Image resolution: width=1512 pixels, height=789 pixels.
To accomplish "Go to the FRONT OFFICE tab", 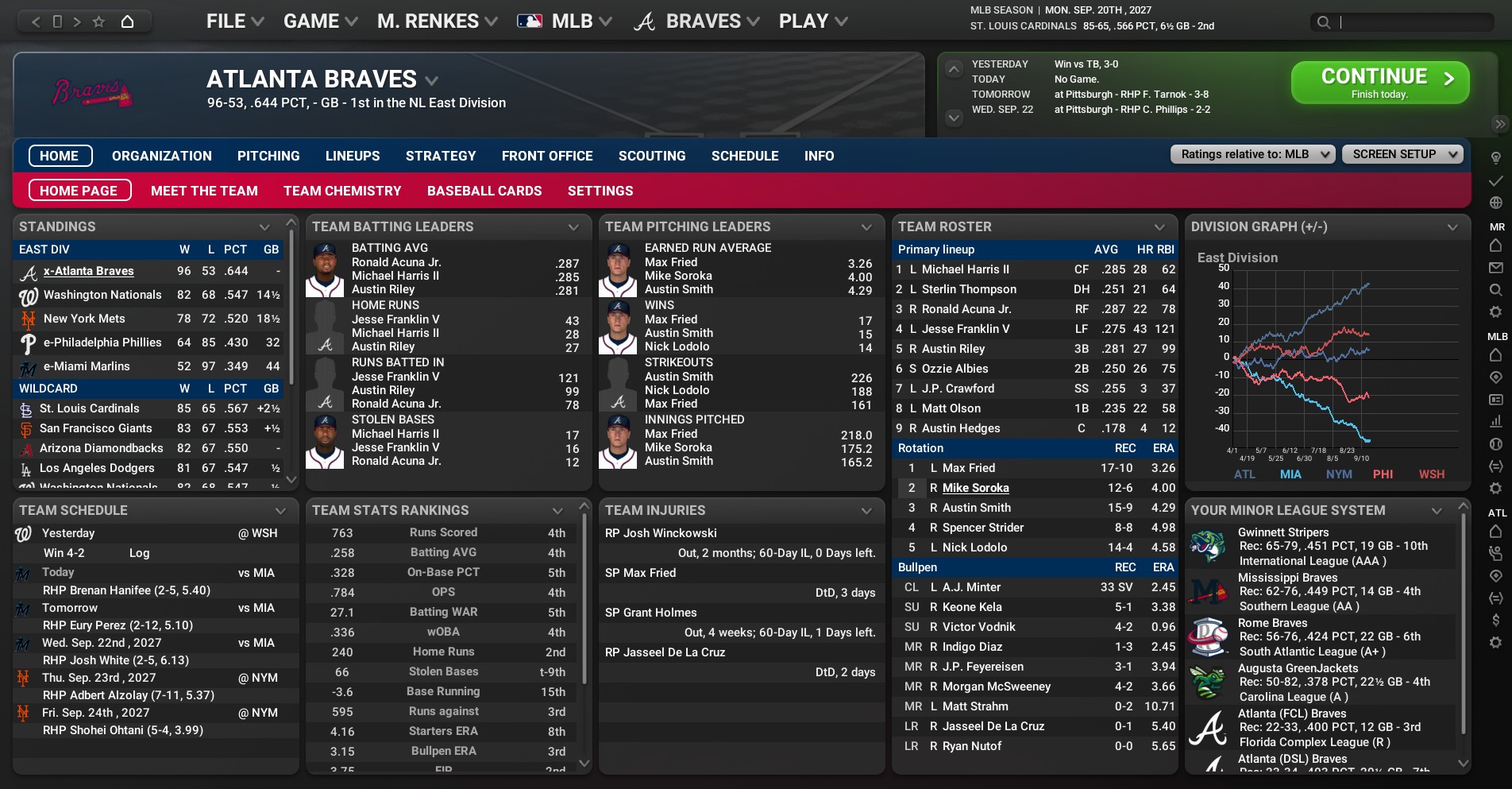I will coord(547,156).
